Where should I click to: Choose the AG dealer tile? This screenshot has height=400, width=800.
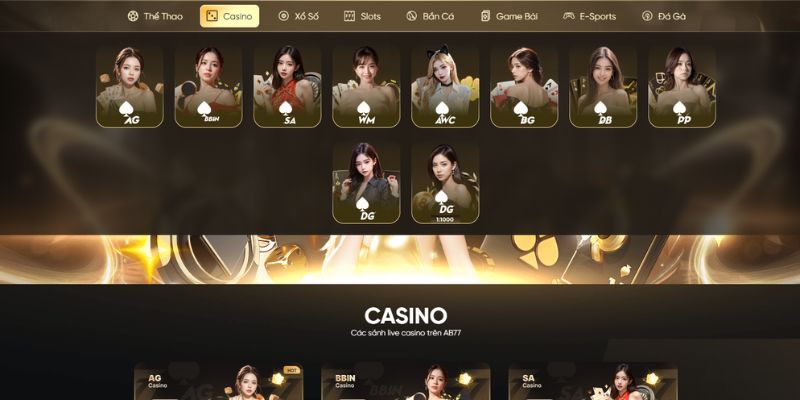(130, 87)
